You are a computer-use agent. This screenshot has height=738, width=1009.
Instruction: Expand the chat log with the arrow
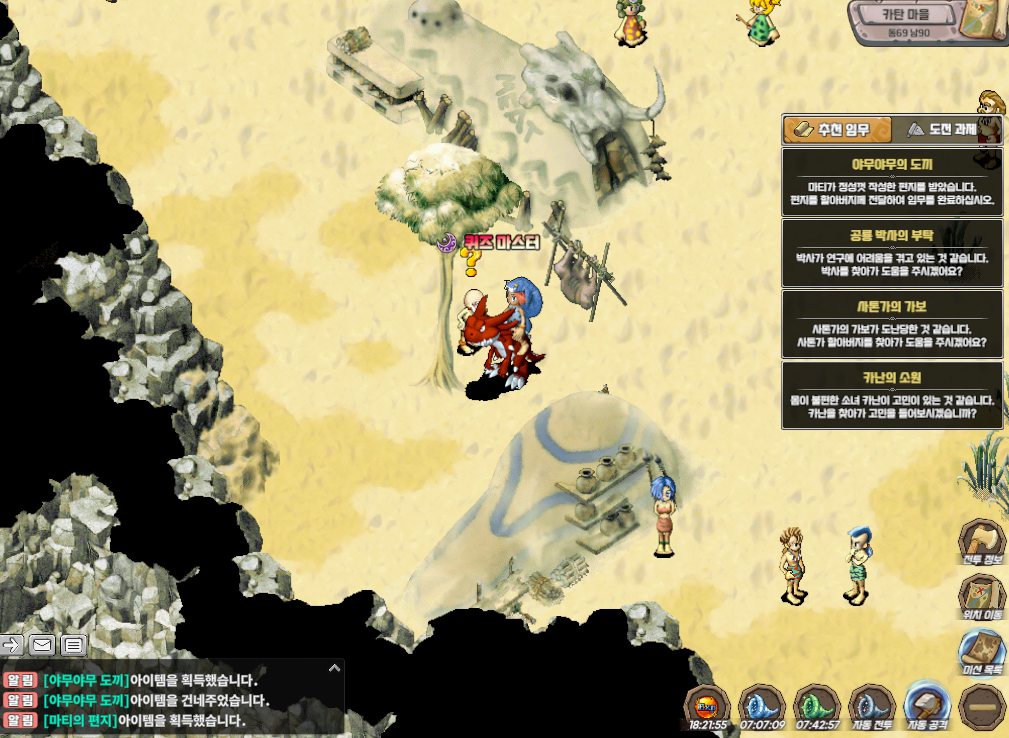[x=334, y=667]
